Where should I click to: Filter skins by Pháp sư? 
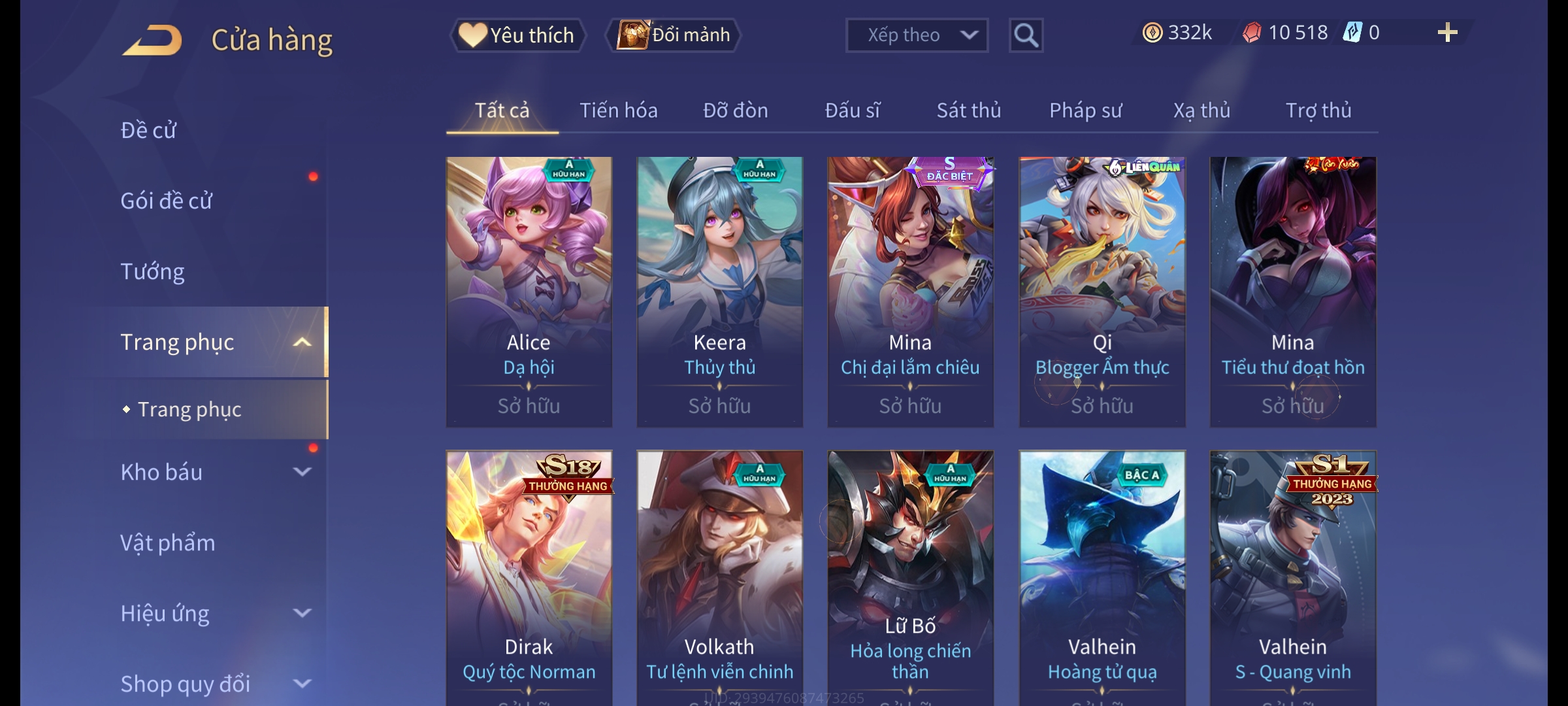pyautogui.click(x=1085, y=110)
